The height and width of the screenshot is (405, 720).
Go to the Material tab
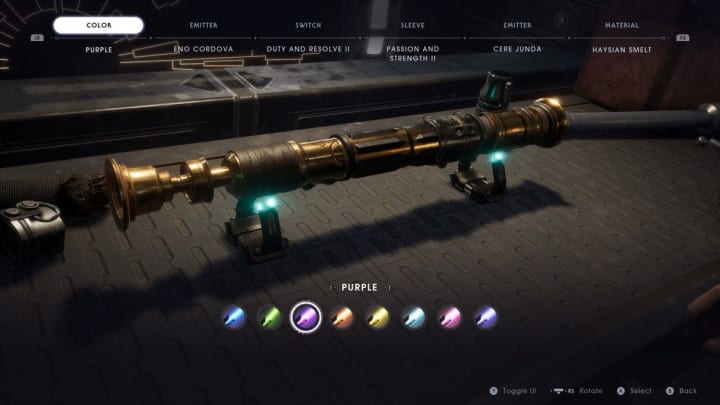pos(621,25)
